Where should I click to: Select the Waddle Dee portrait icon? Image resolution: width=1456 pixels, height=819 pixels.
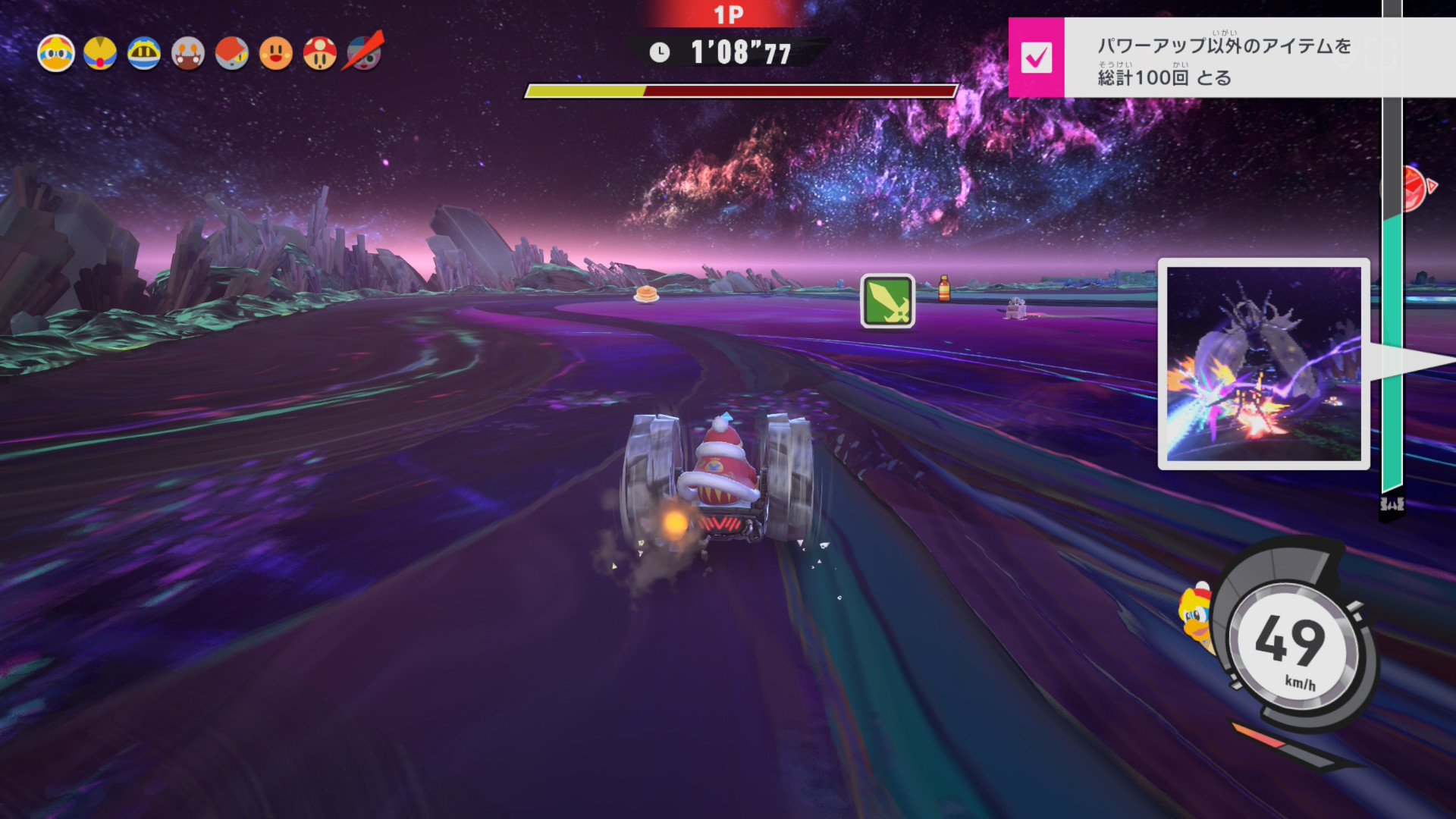tap(276, 54)
